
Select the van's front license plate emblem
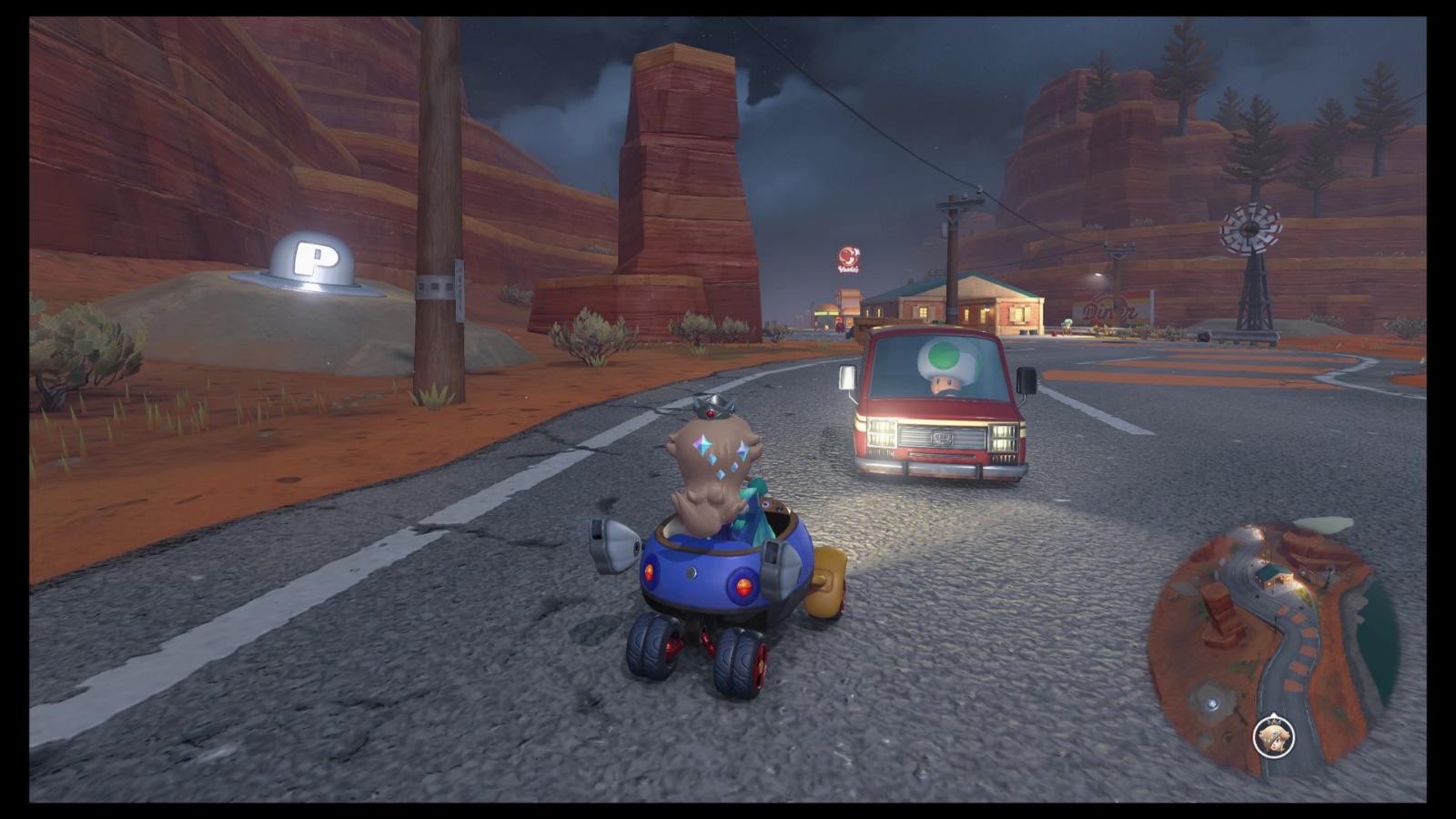pyautogui.click(x=943, y=440)
